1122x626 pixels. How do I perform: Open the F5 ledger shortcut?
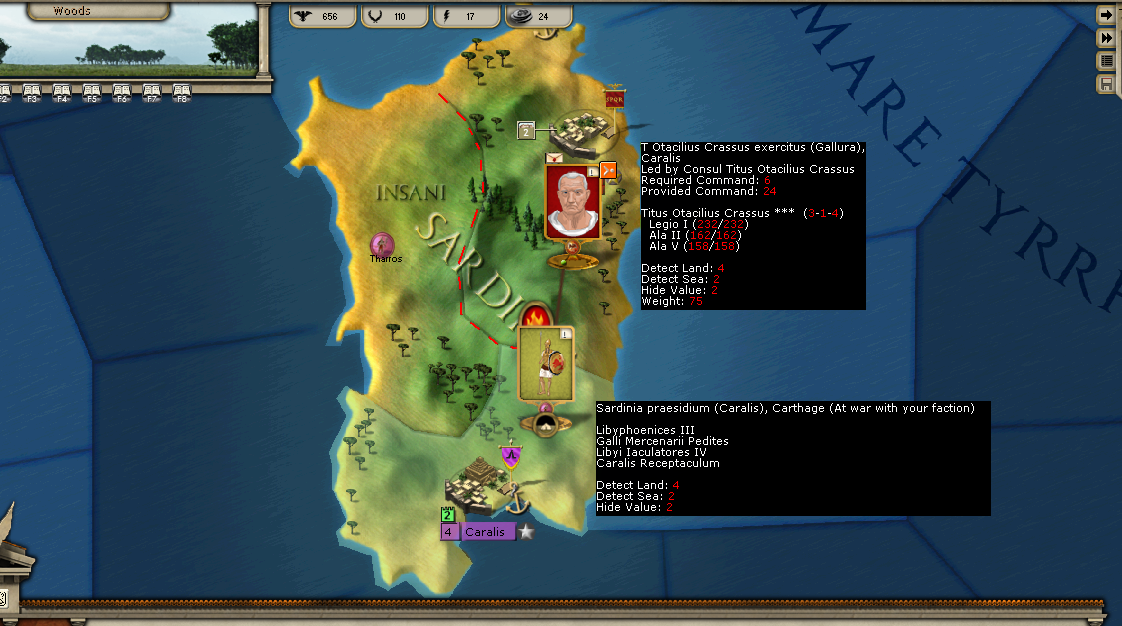coord(92,93)
